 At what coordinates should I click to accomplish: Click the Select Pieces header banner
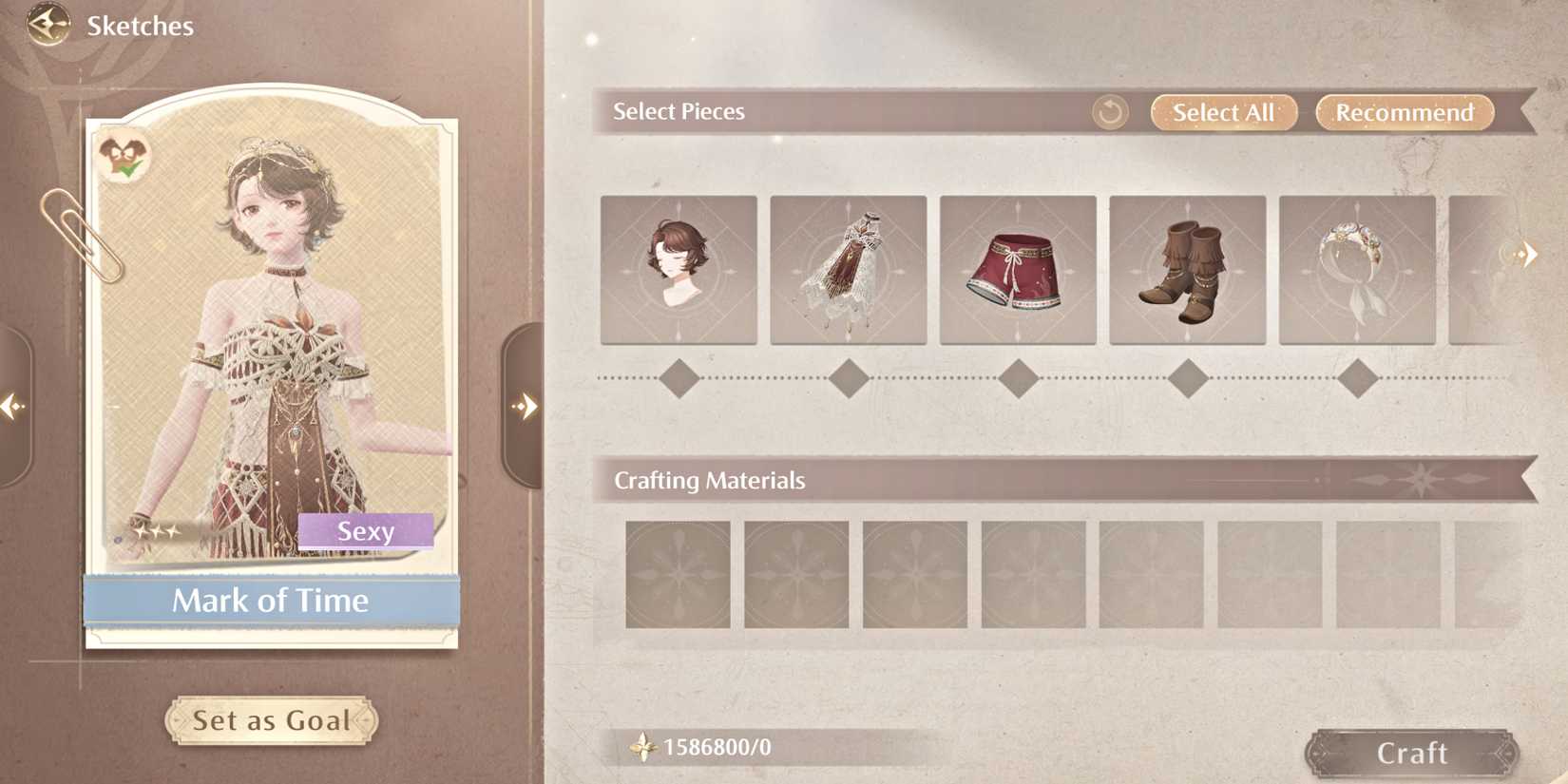(678, 111)
